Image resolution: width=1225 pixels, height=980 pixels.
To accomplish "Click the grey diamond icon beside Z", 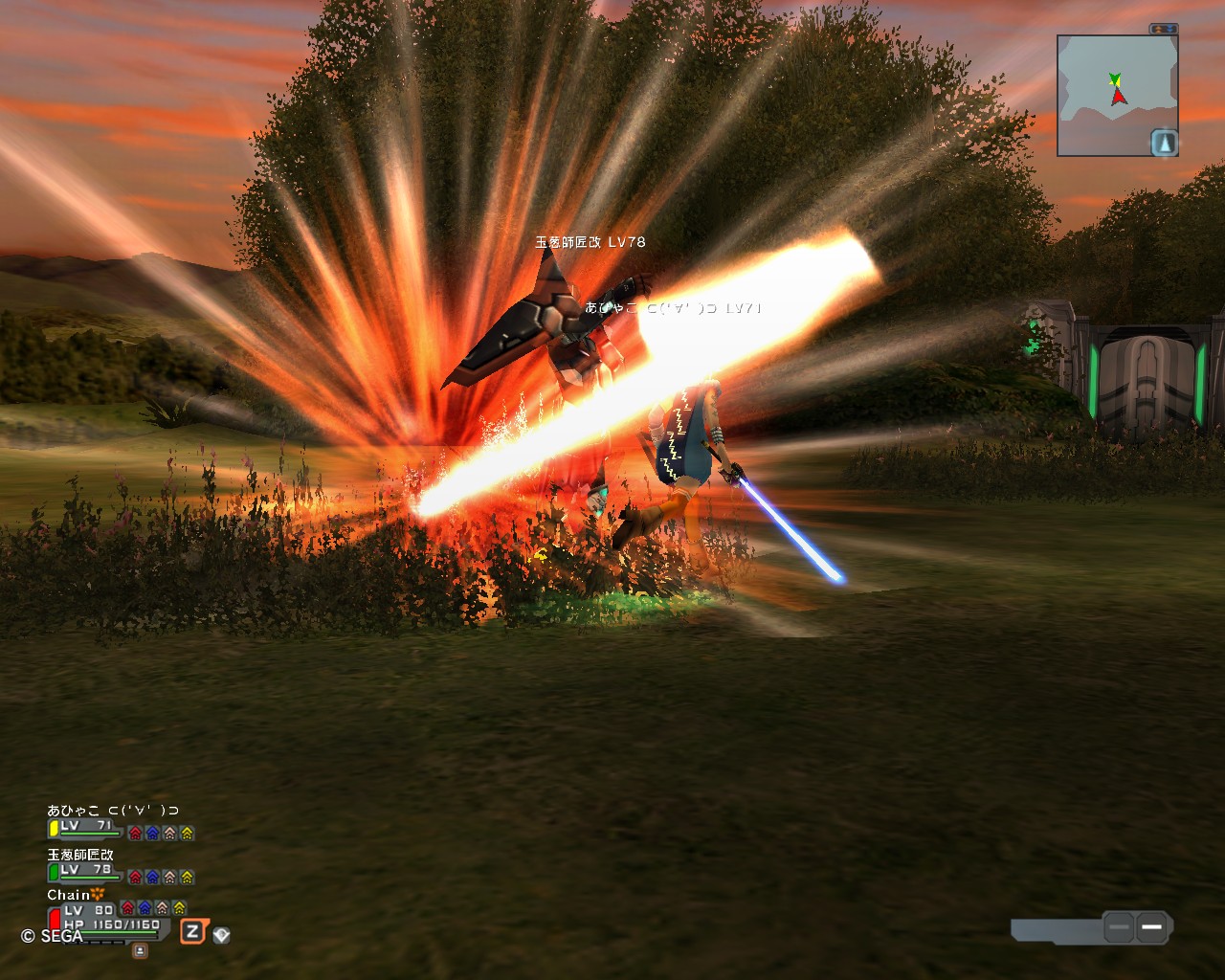I will (221, 935).
